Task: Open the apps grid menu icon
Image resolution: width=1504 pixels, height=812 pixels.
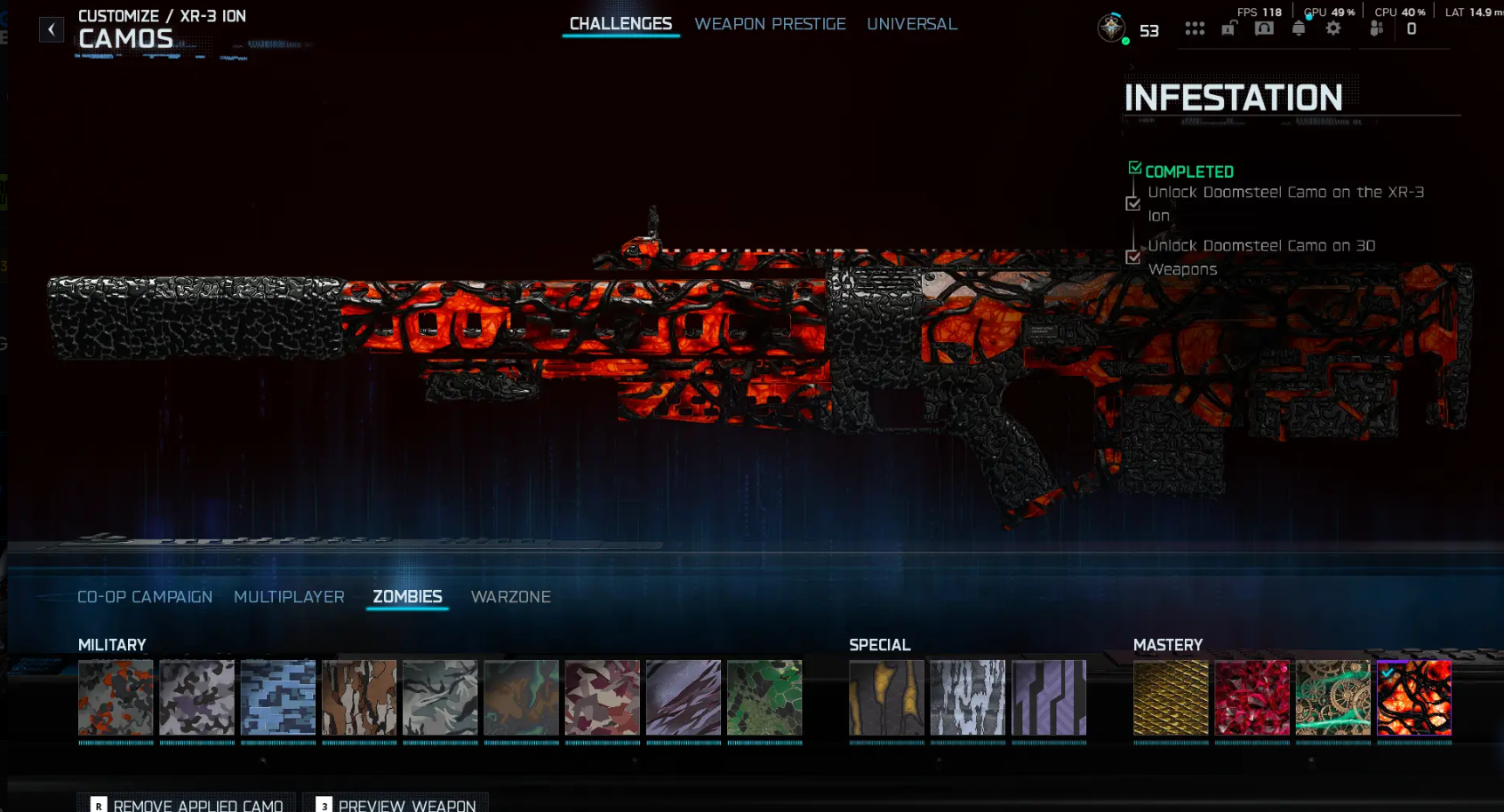Action: tap(1195, 28)
